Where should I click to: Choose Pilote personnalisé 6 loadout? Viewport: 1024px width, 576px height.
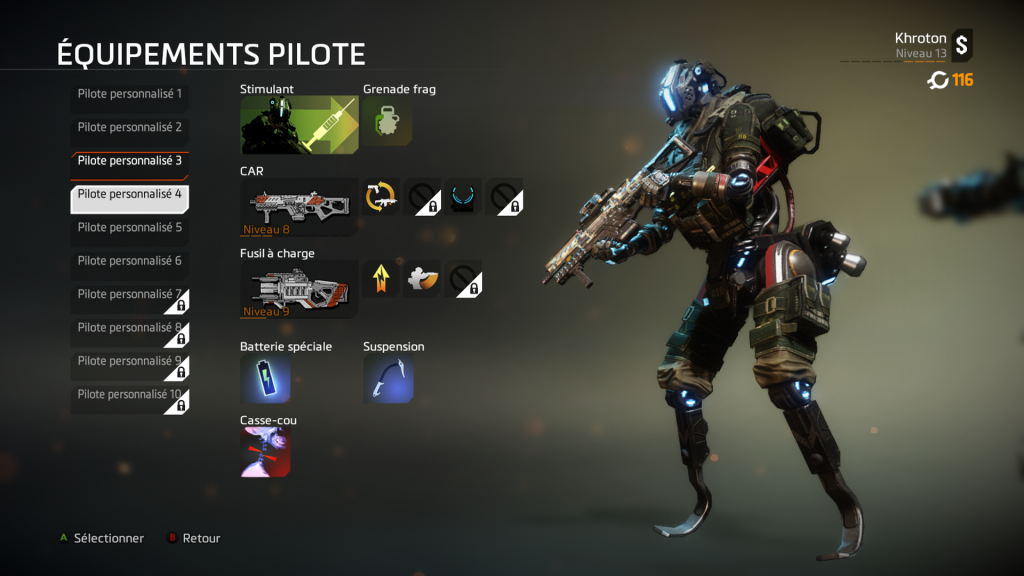click(129, 261)
